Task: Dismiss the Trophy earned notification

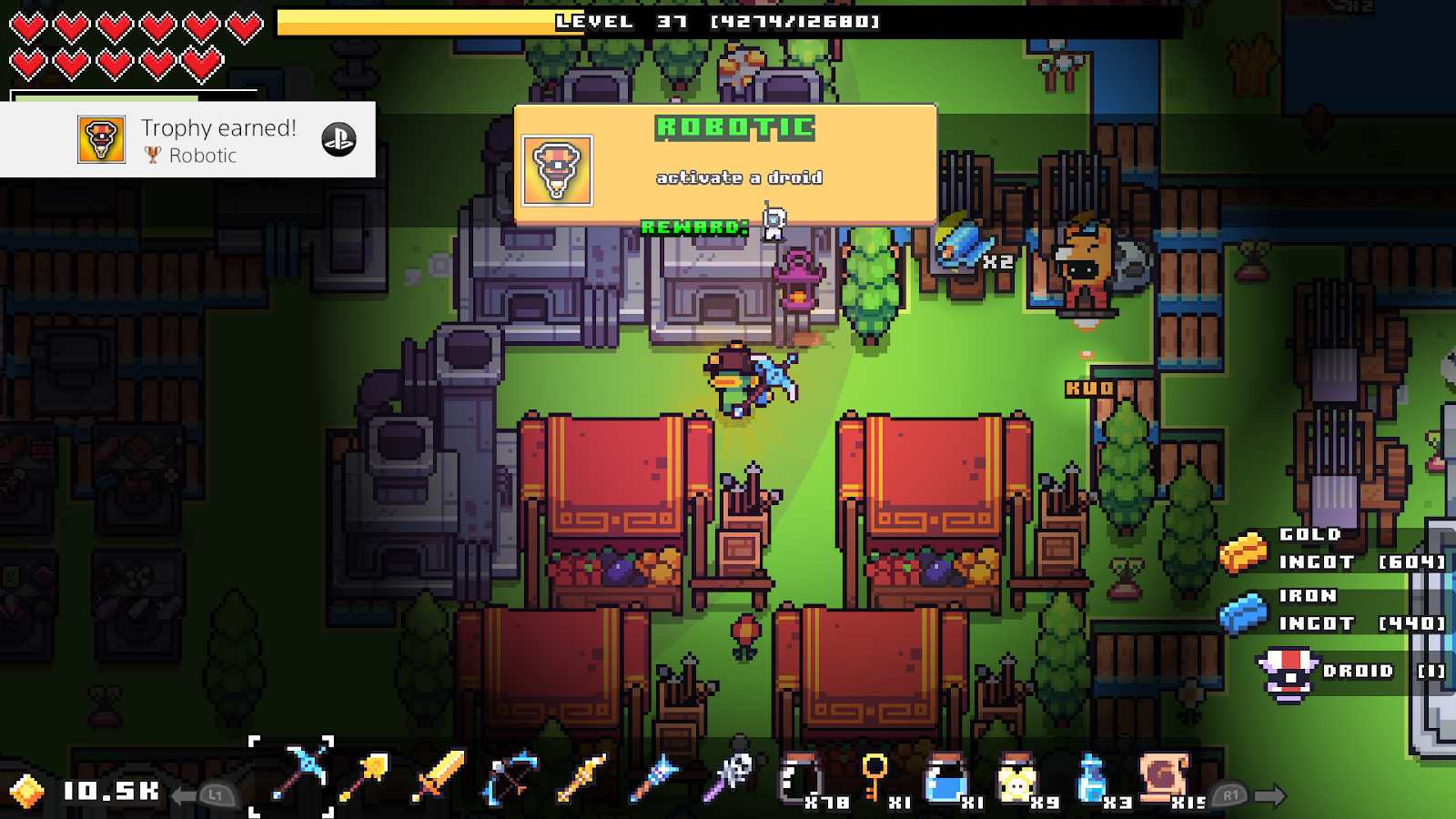Action: point(187,138)
